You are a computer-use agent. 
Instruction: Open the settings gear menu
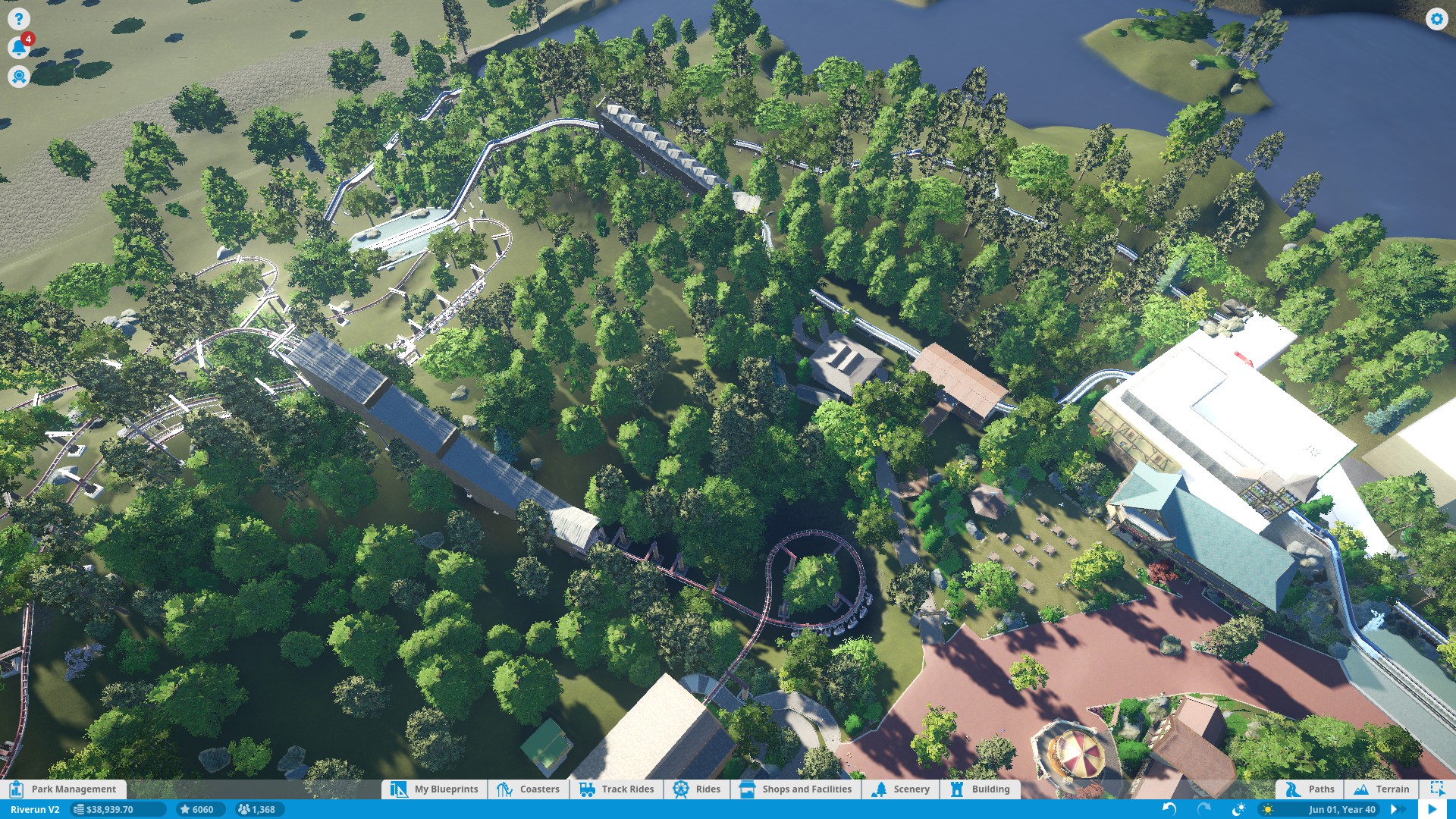coord(1436,19)
